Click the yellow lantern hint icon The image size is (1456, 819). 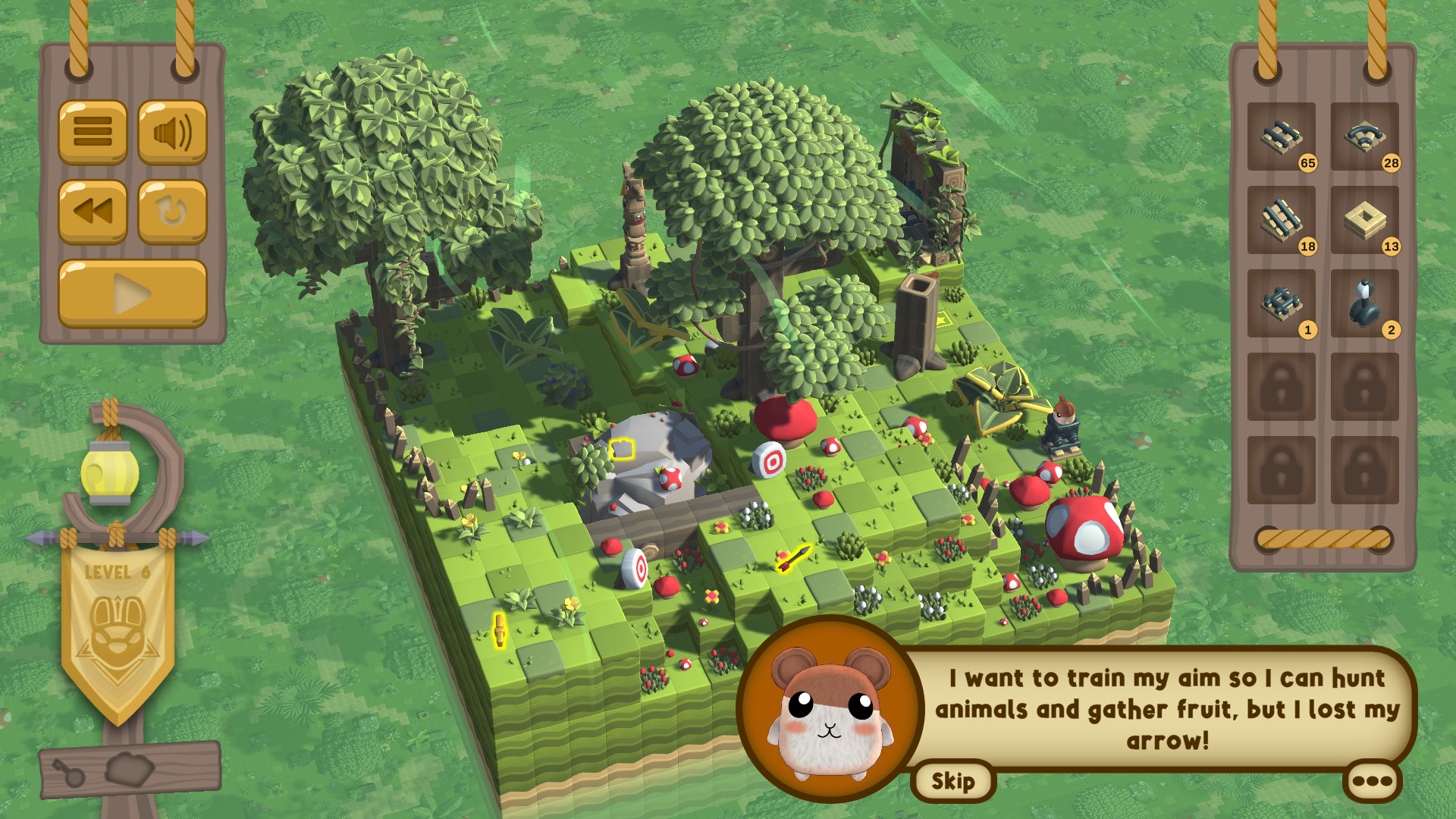[x=110, y=473]
